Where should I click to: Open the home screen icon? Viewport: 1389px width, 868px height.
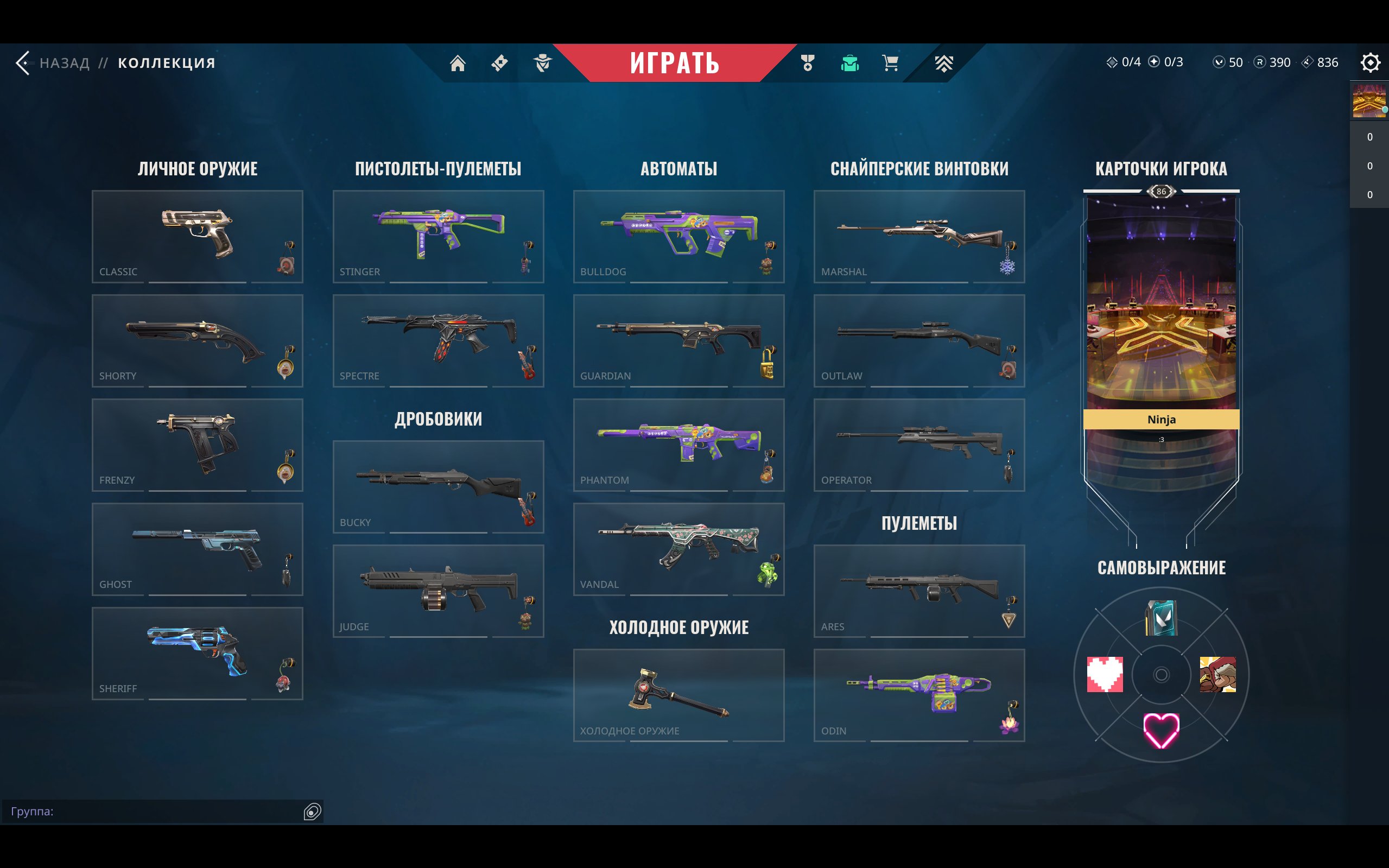(x=459, y=63)
